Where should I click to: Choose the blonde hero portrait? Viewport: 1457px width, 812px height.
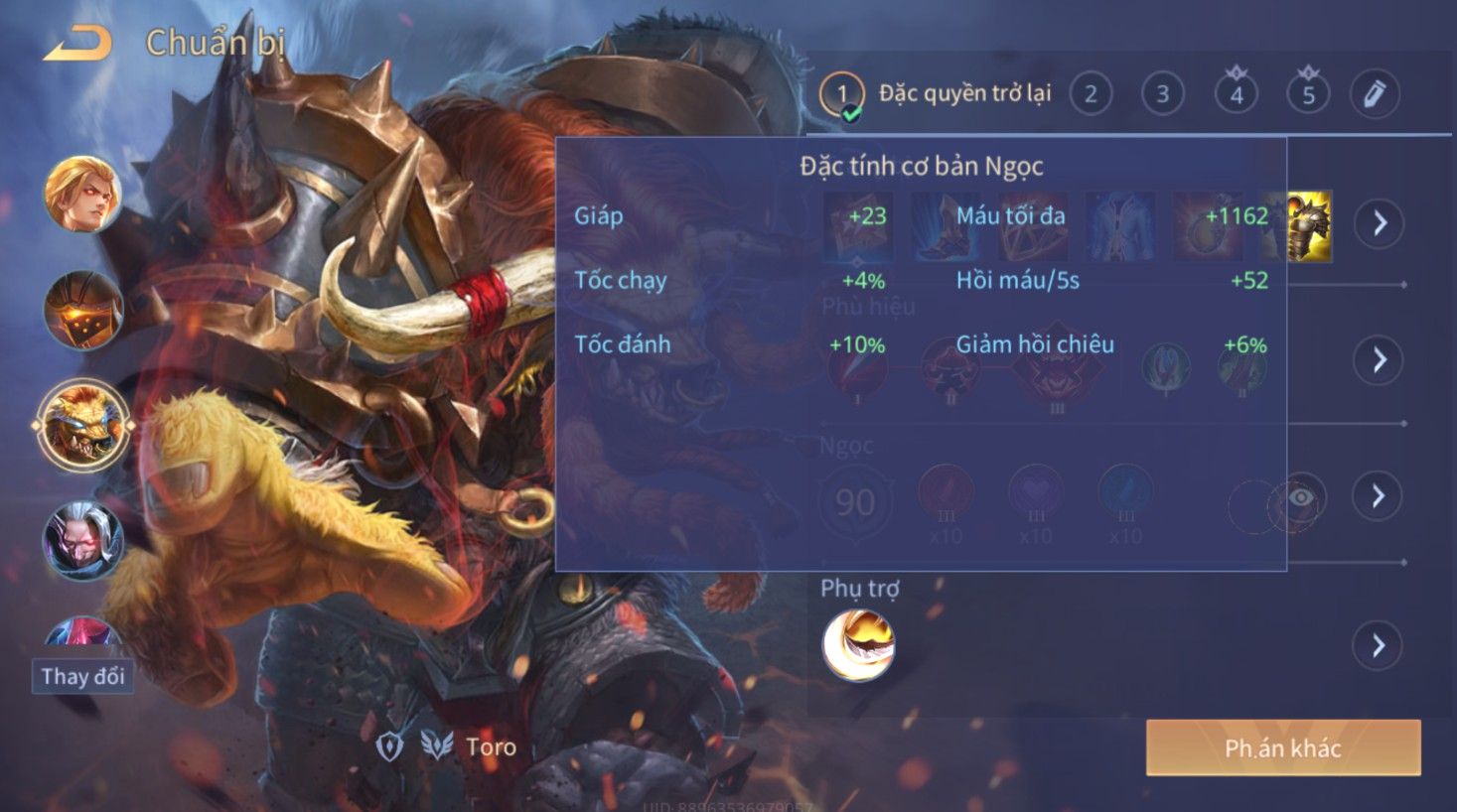(82, 194)
